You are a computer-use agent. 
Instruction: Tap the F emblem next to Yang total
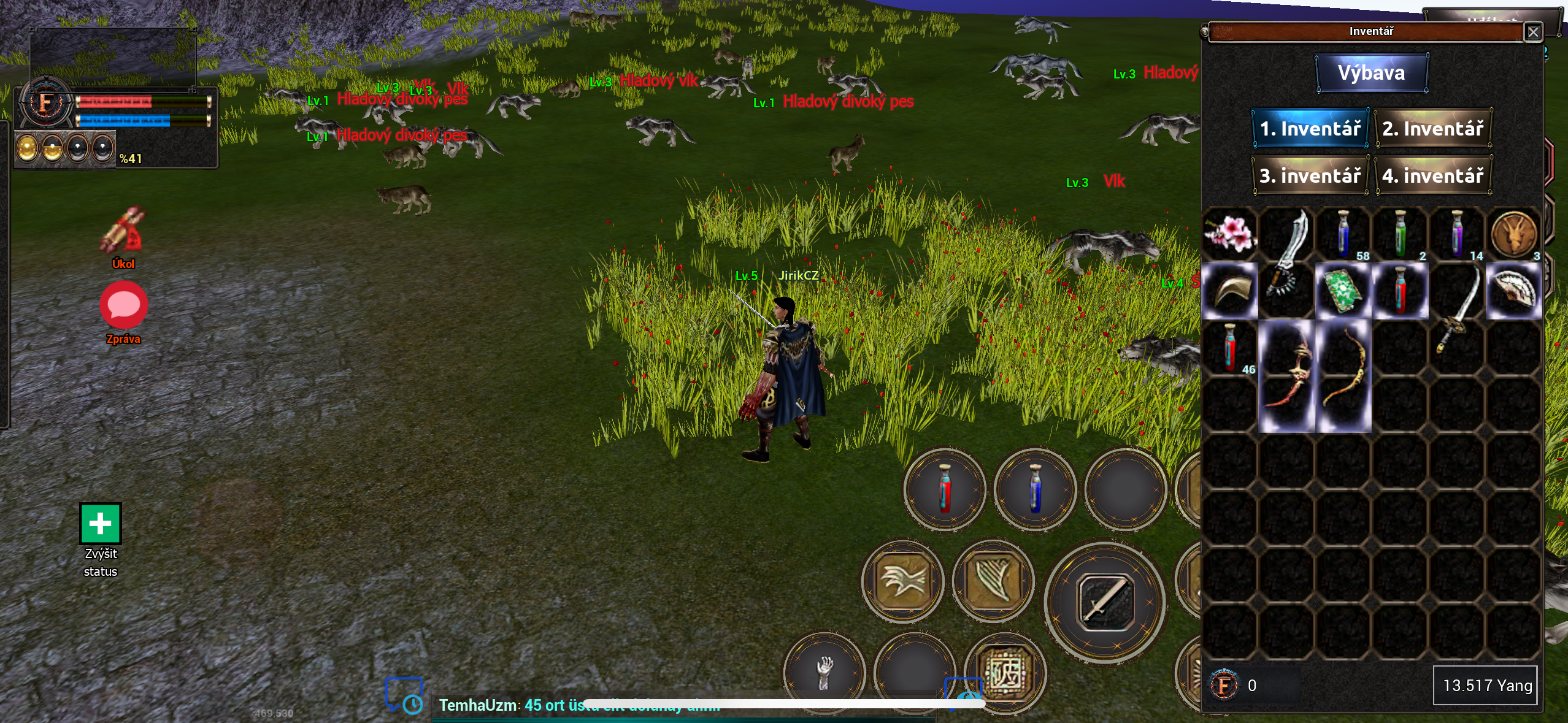(1223, 686)
